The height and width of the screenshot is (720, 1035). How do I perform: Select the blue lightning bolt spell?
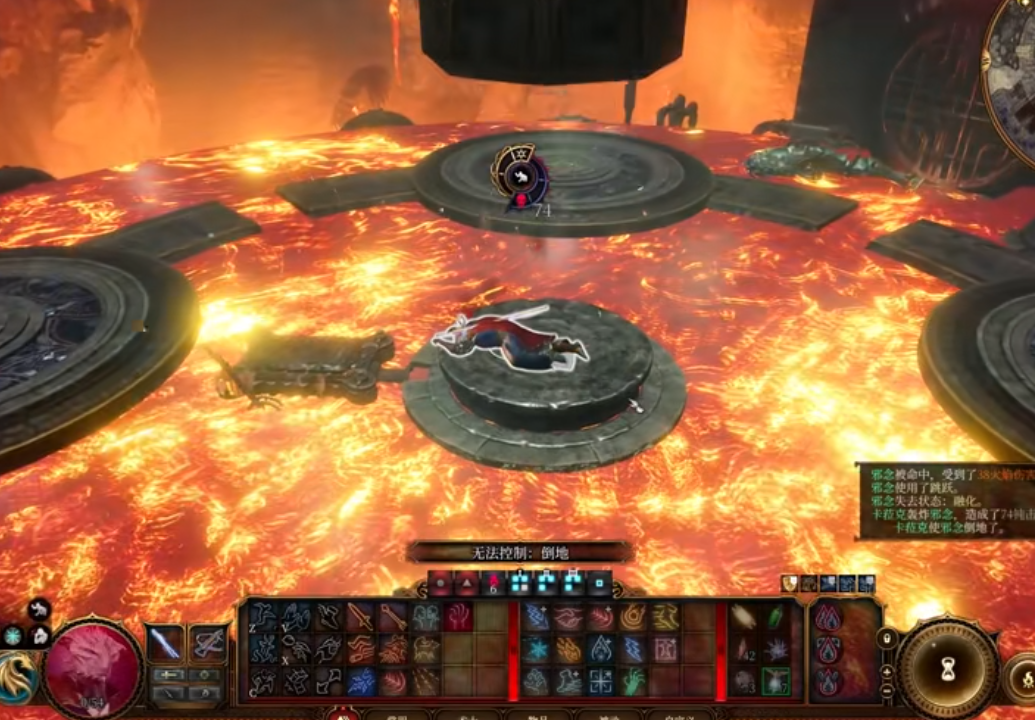pos(634,650)
